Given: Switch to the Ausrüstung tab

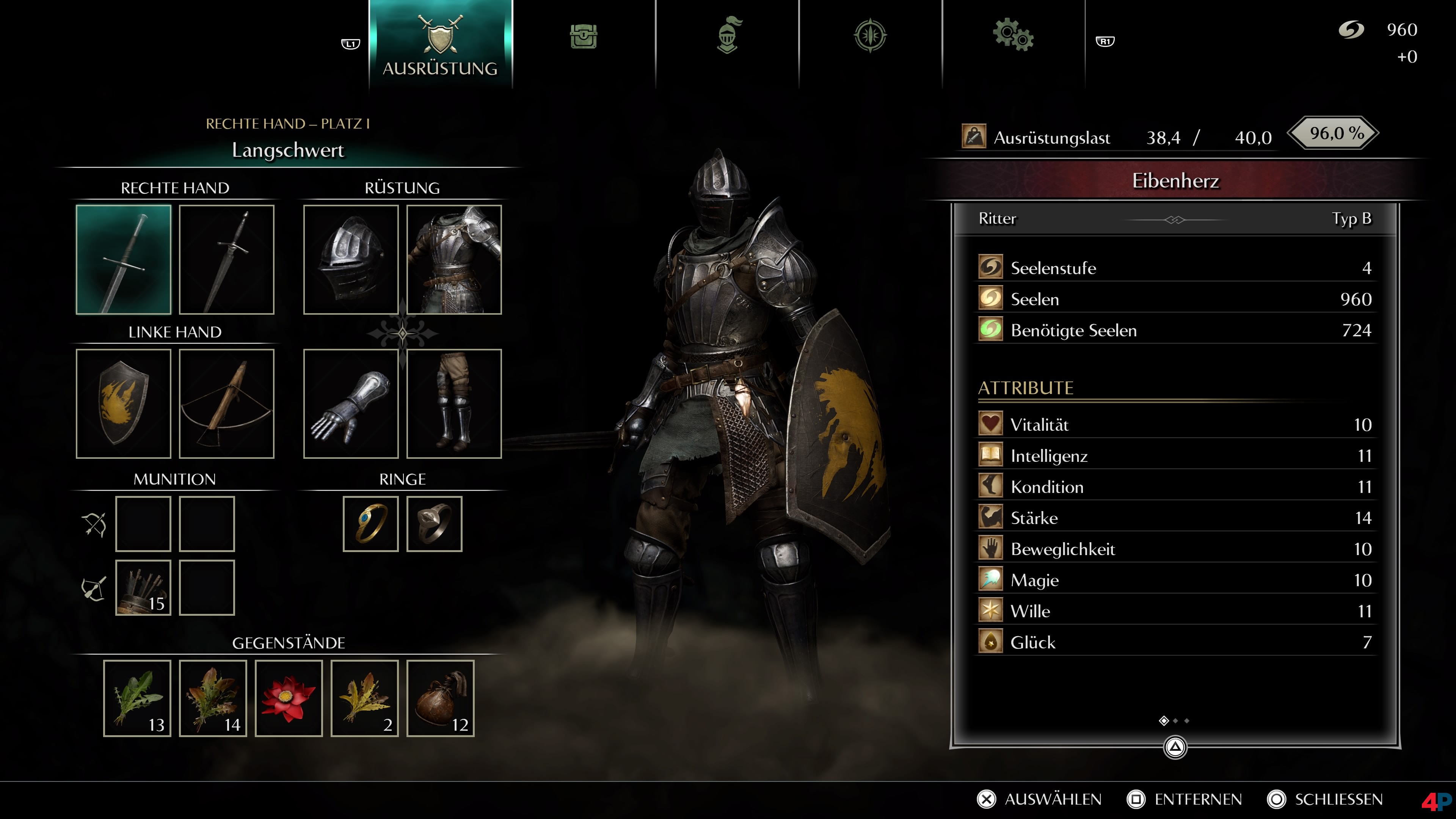Looking at the screenshot, I should click(440, 44).
